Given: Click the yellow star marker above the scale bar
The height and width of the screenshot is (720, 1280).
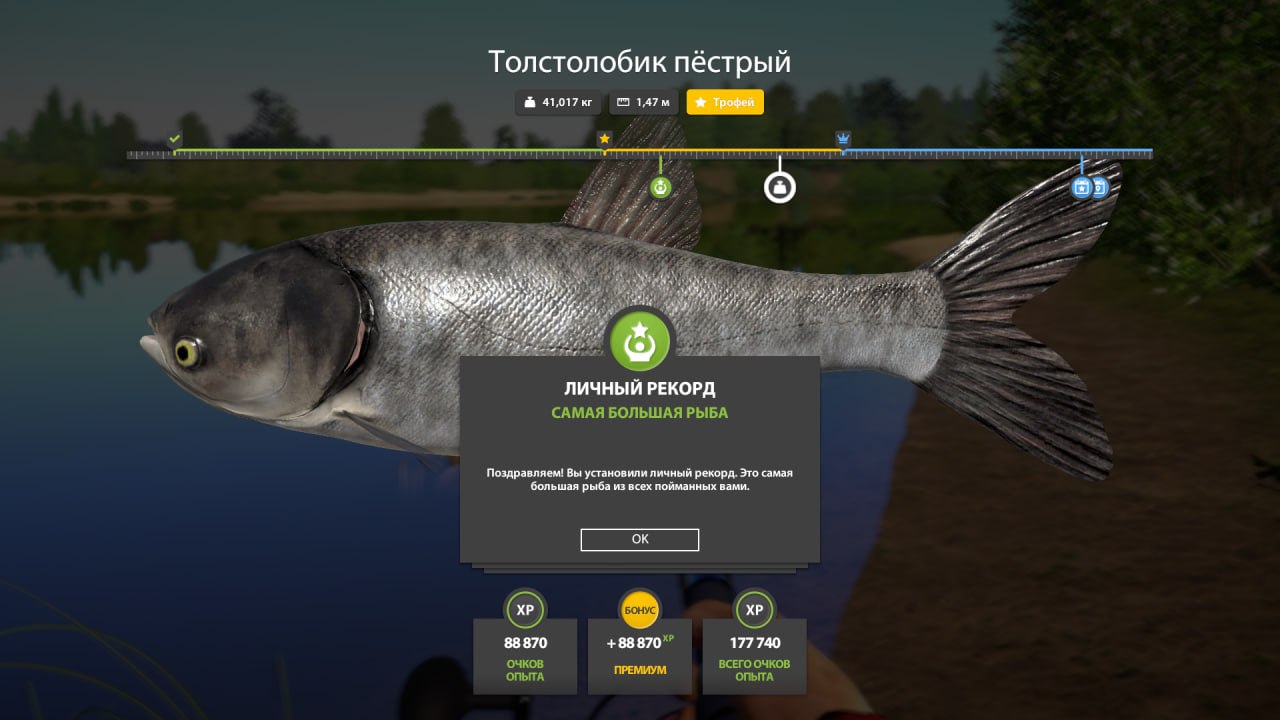Looking at the screenshot, I should [604, 138].
